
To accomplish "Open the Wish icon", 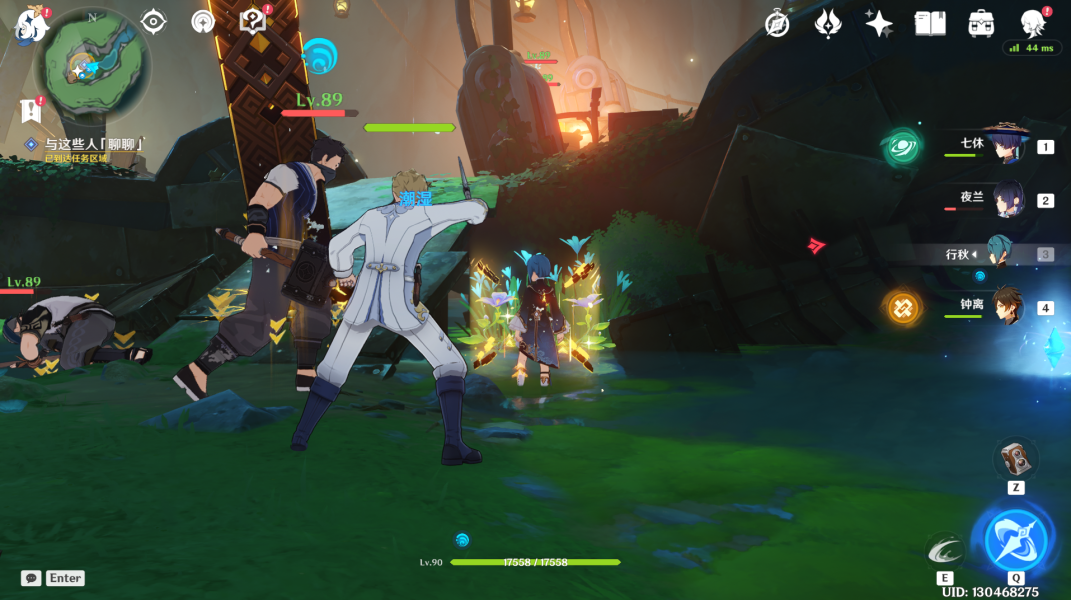I will (828, 24).
